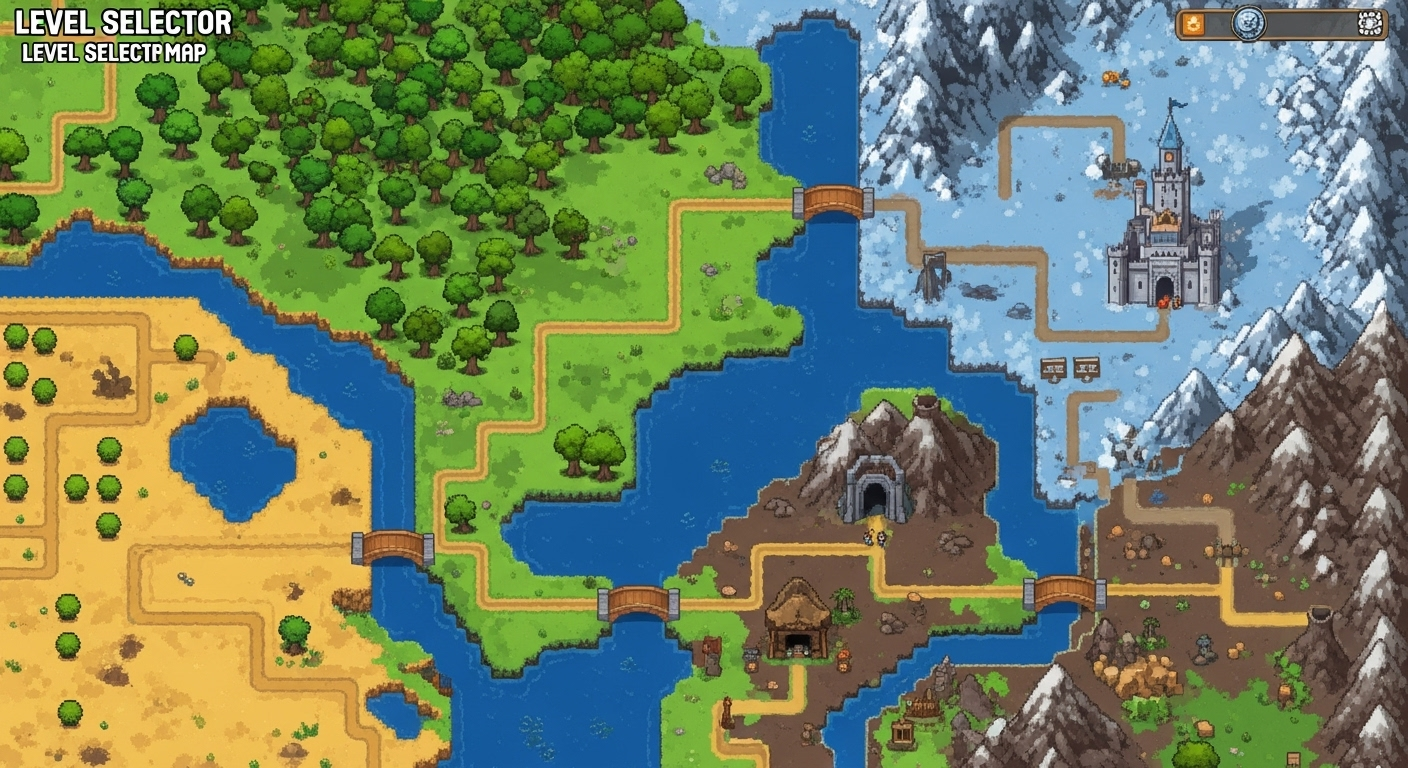Click the gear-shaped icon at the top right
1408x768 pixels.
(1370, 22)
